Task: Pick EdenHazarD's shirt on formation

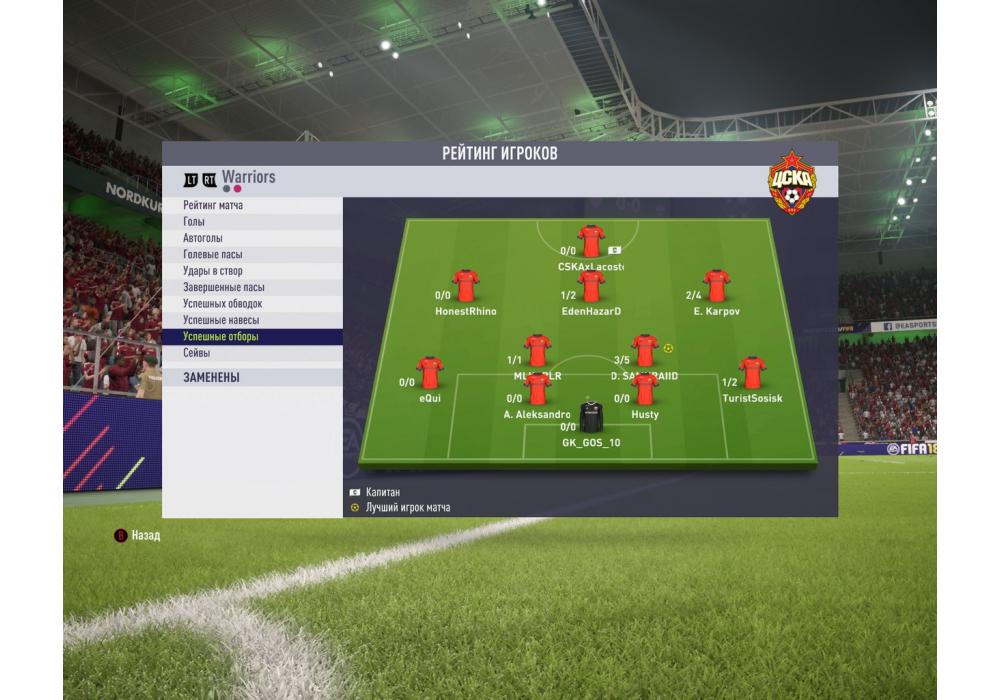Action: click(591, 285)
